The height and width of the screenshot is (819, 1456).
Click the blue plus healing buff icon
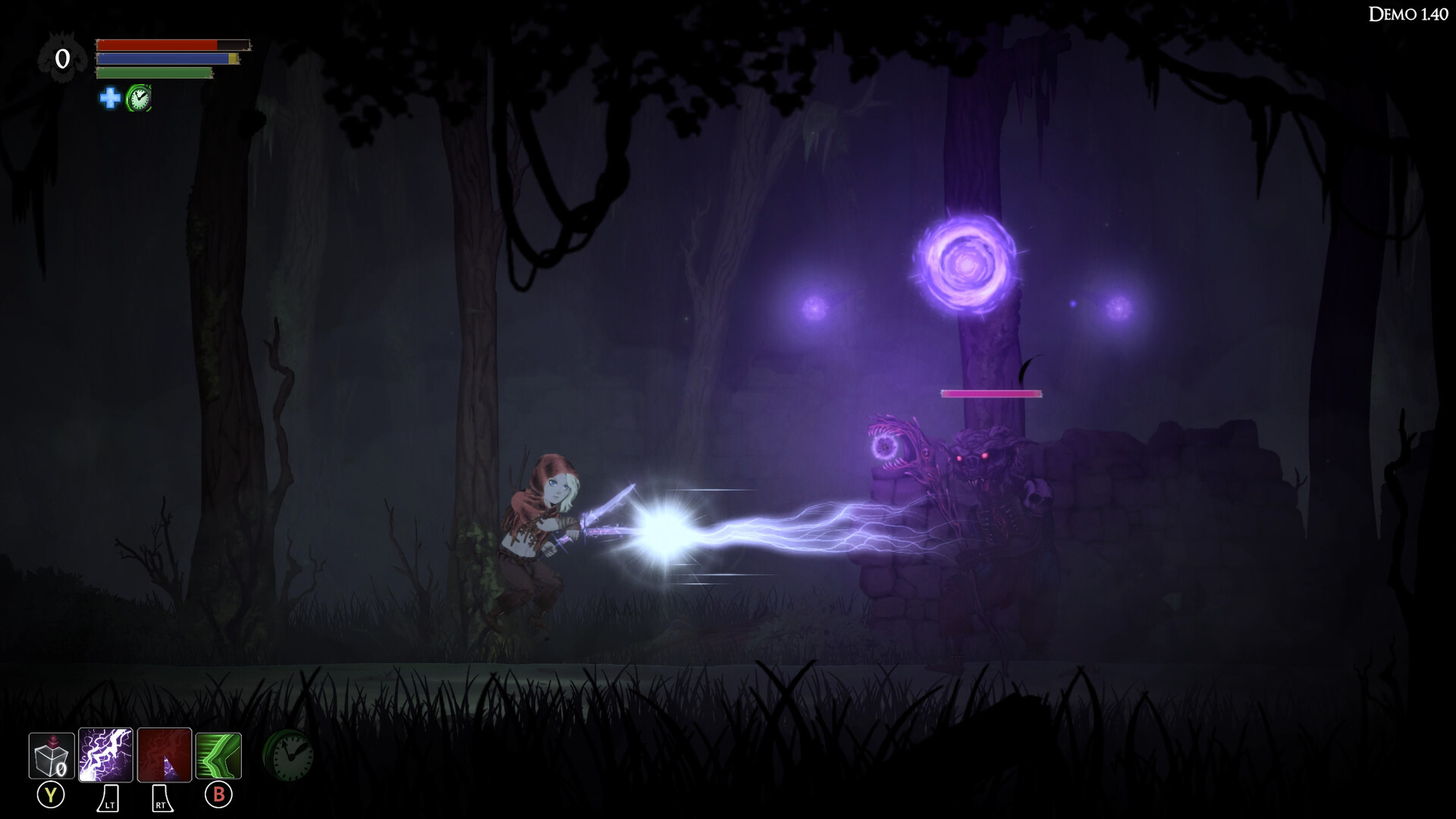pyautogui.click(x=110, y=97)
